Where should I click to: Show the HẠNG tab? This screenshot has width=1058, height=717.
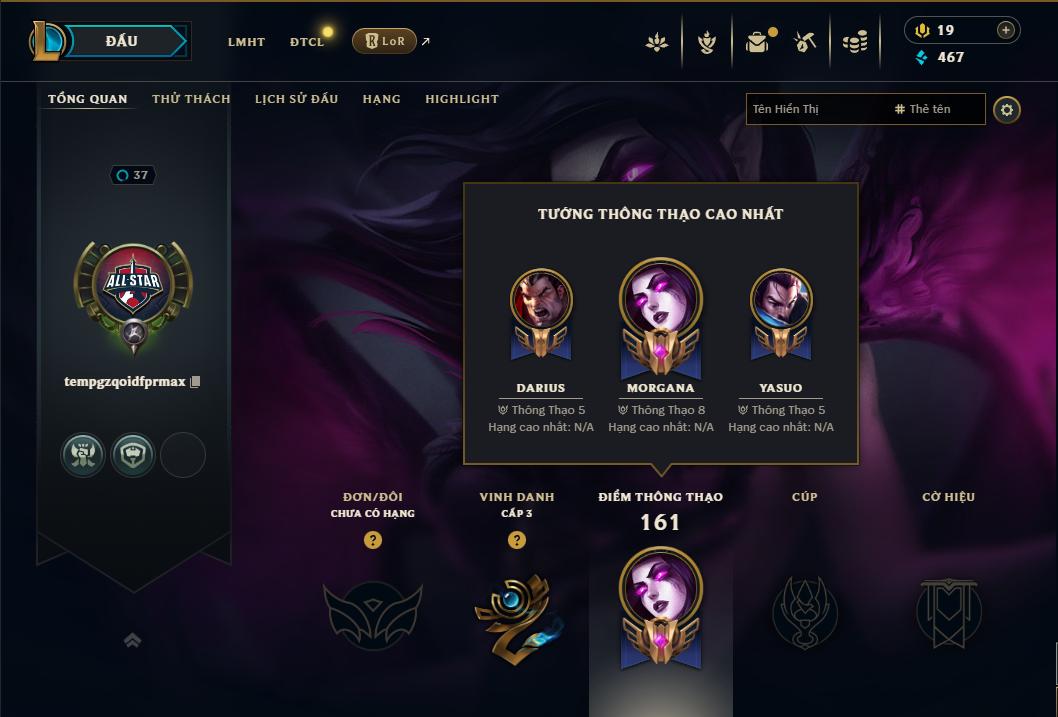382,99
